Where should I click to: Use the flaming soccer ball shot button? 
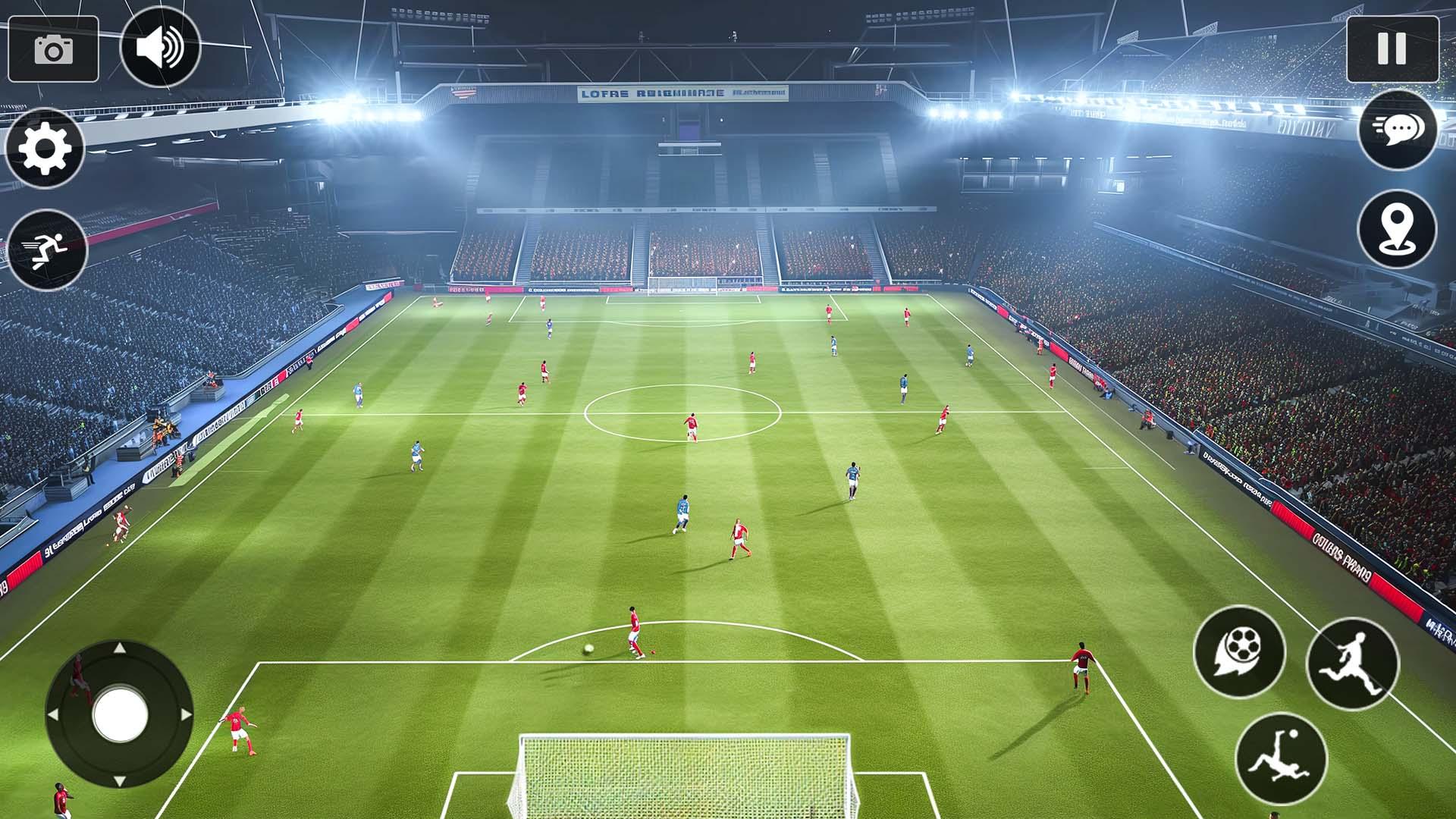(1239, 651)
